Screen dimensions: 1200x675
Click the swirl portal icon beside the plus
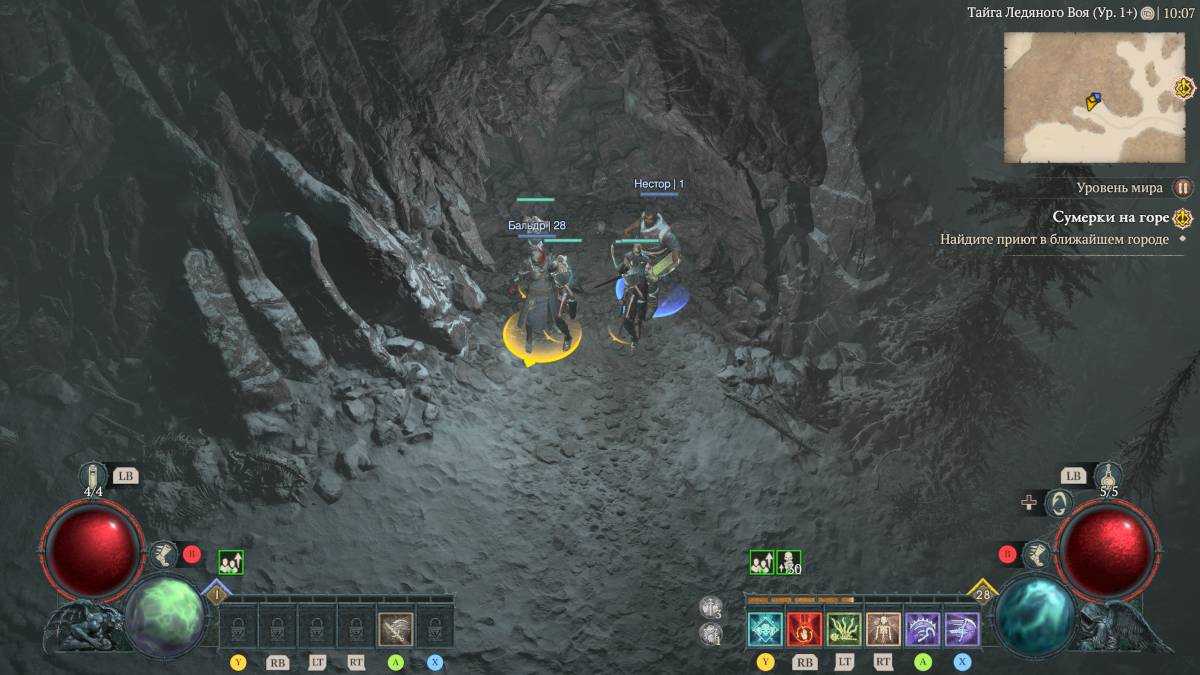coord(1059,503)
